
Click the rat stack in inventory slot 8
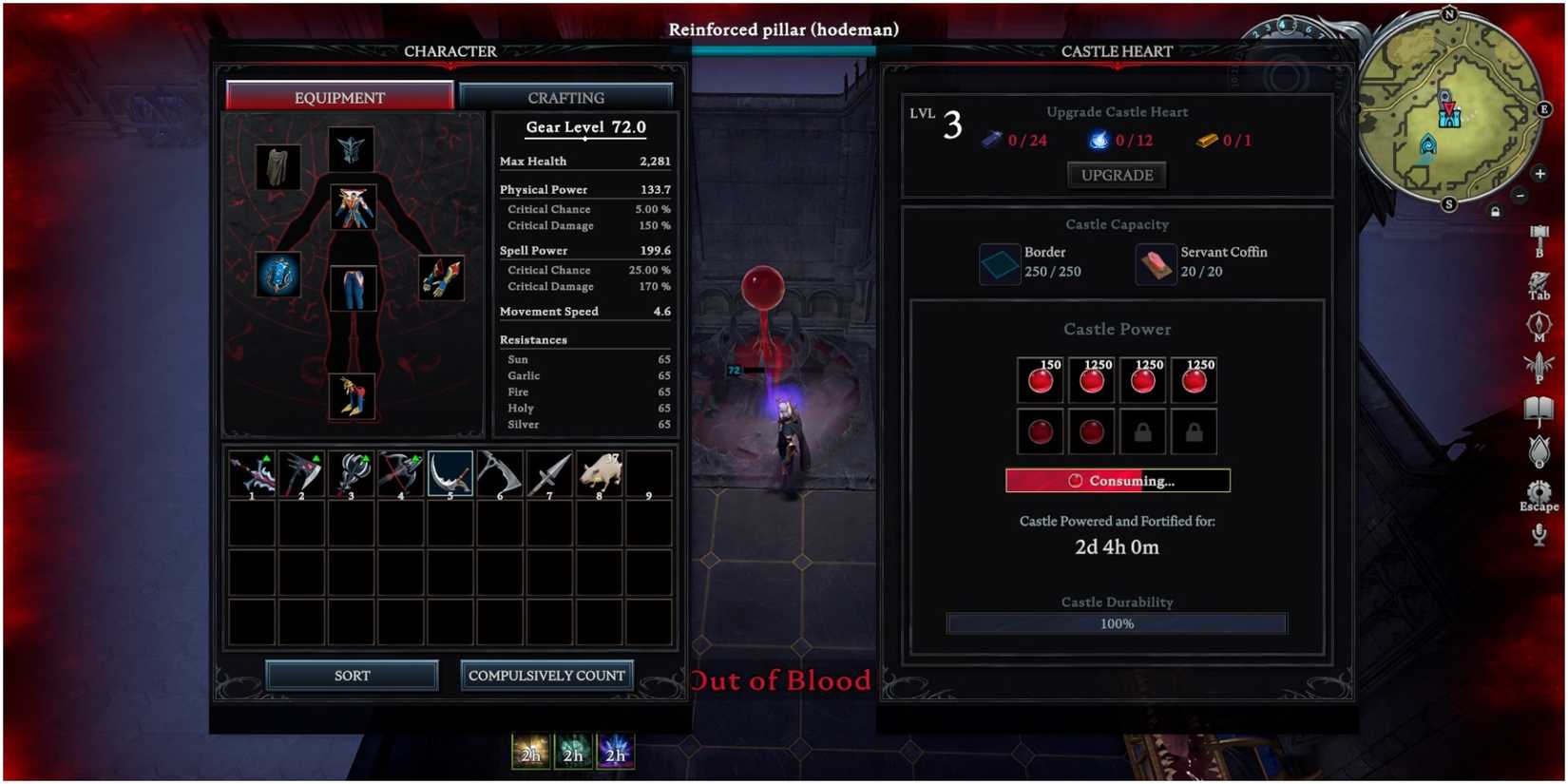pyautogui.click(x=601, y=472)
